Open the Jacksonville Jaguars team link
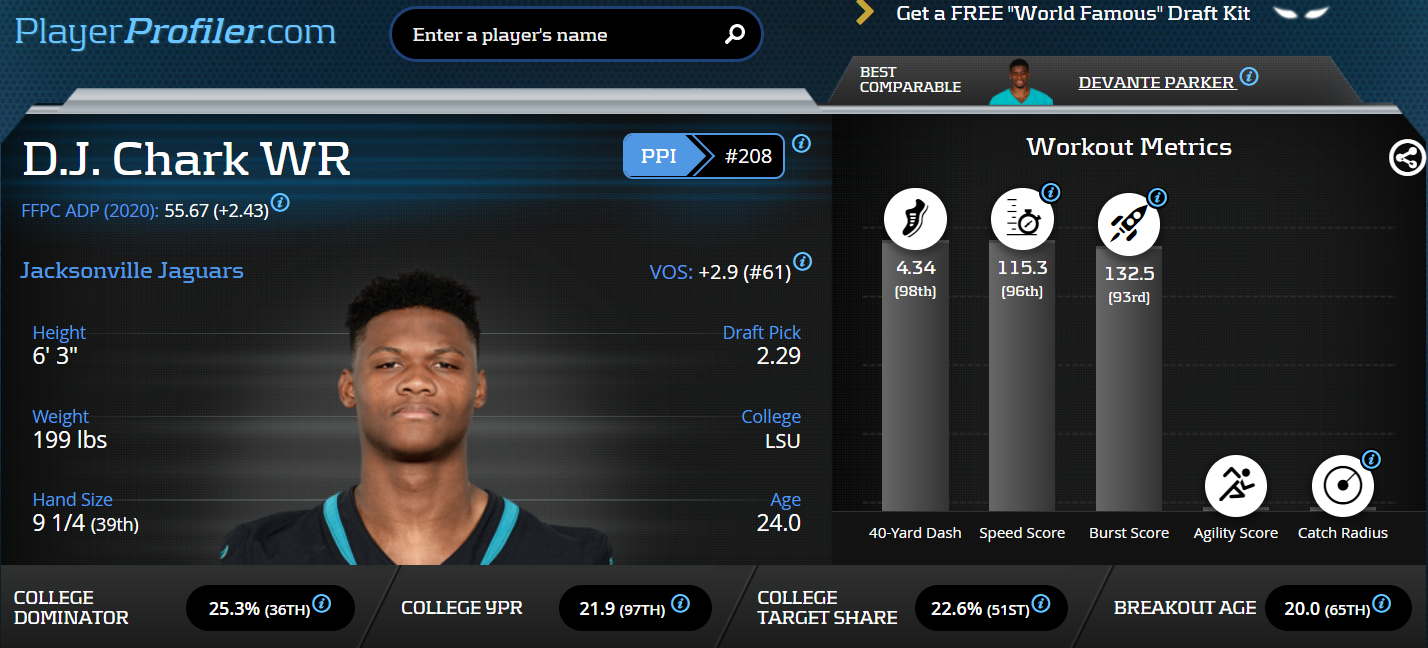 [x=132, y=271]
